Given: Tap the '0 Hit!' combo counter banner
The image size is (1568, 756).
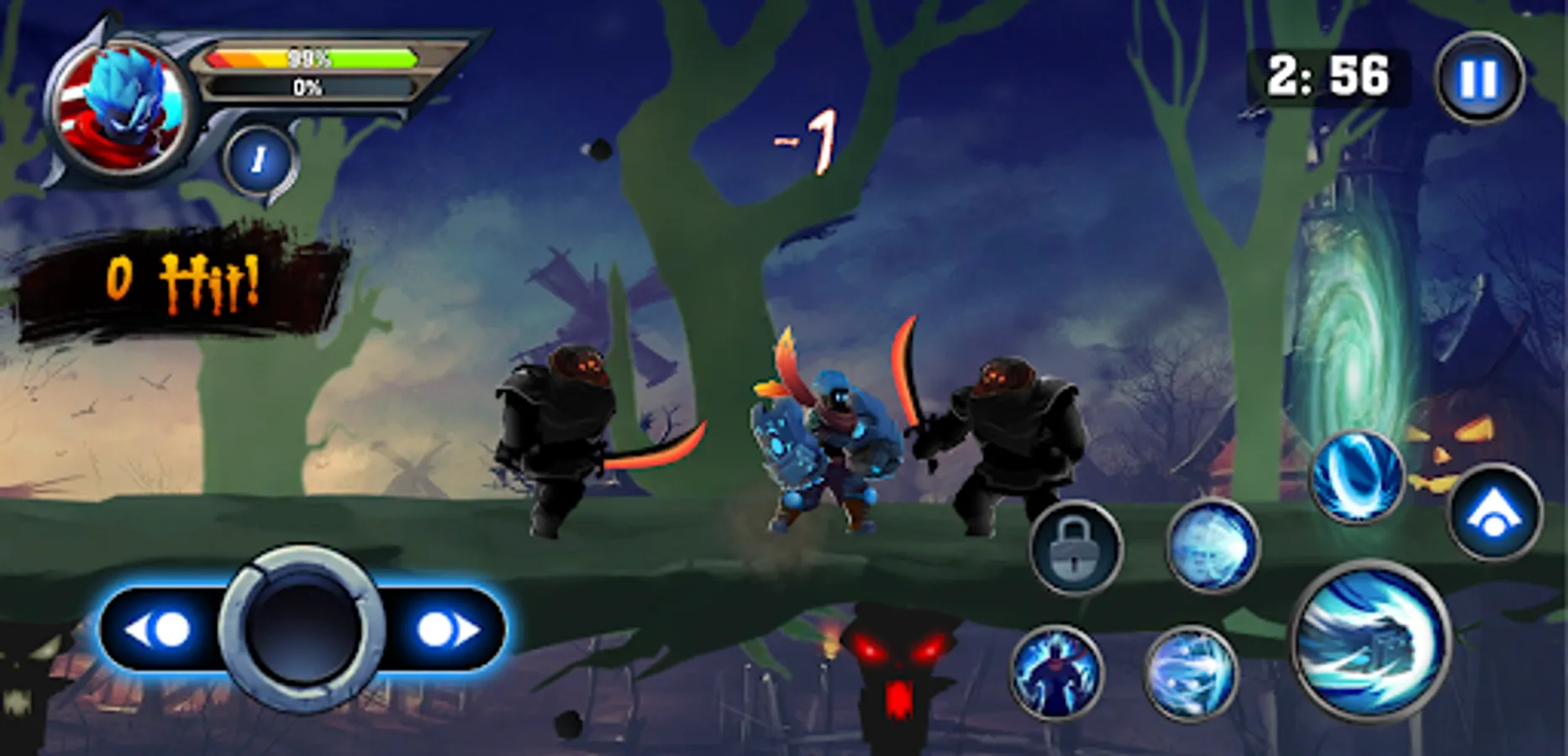Looking at the screenshot, I should pyautogui.click(x=181, y=277).
